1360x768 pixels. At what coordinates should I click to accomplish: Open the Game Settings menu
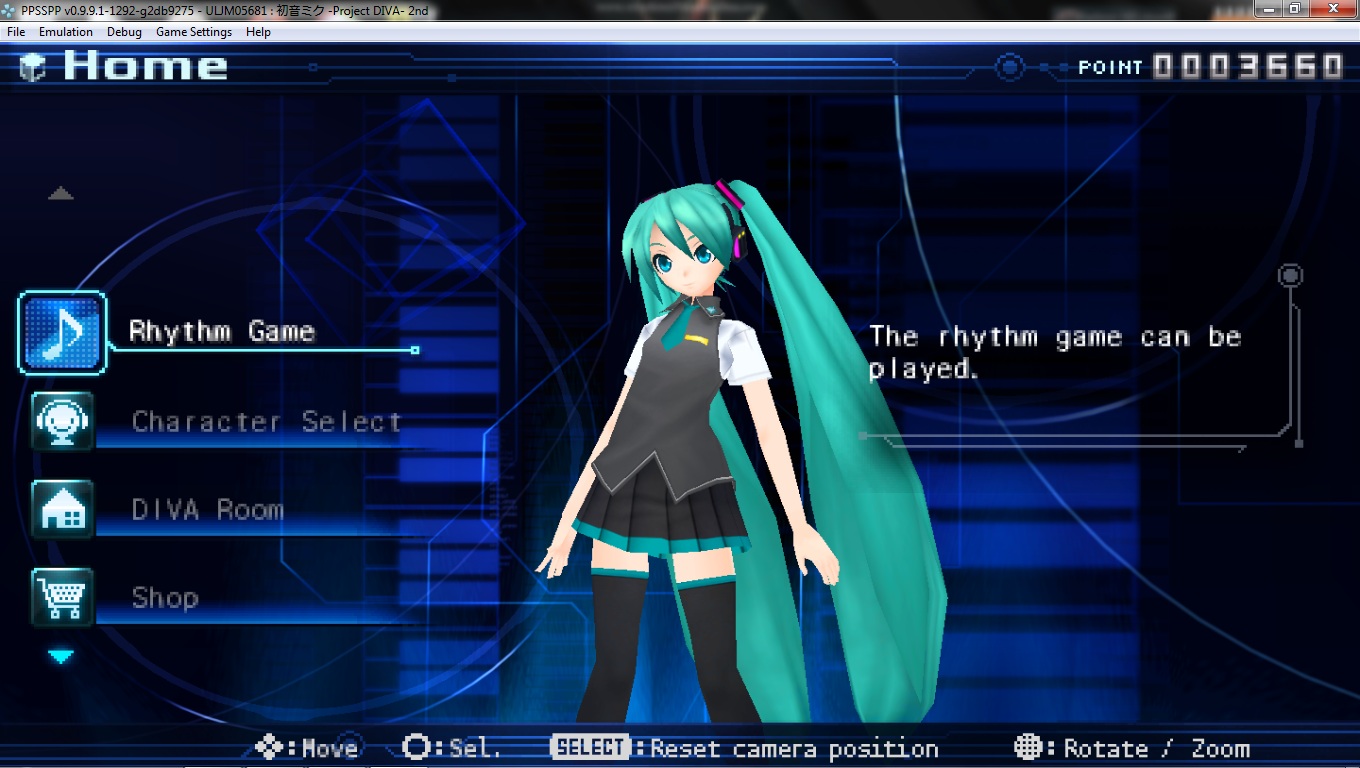tap(194, 32)
